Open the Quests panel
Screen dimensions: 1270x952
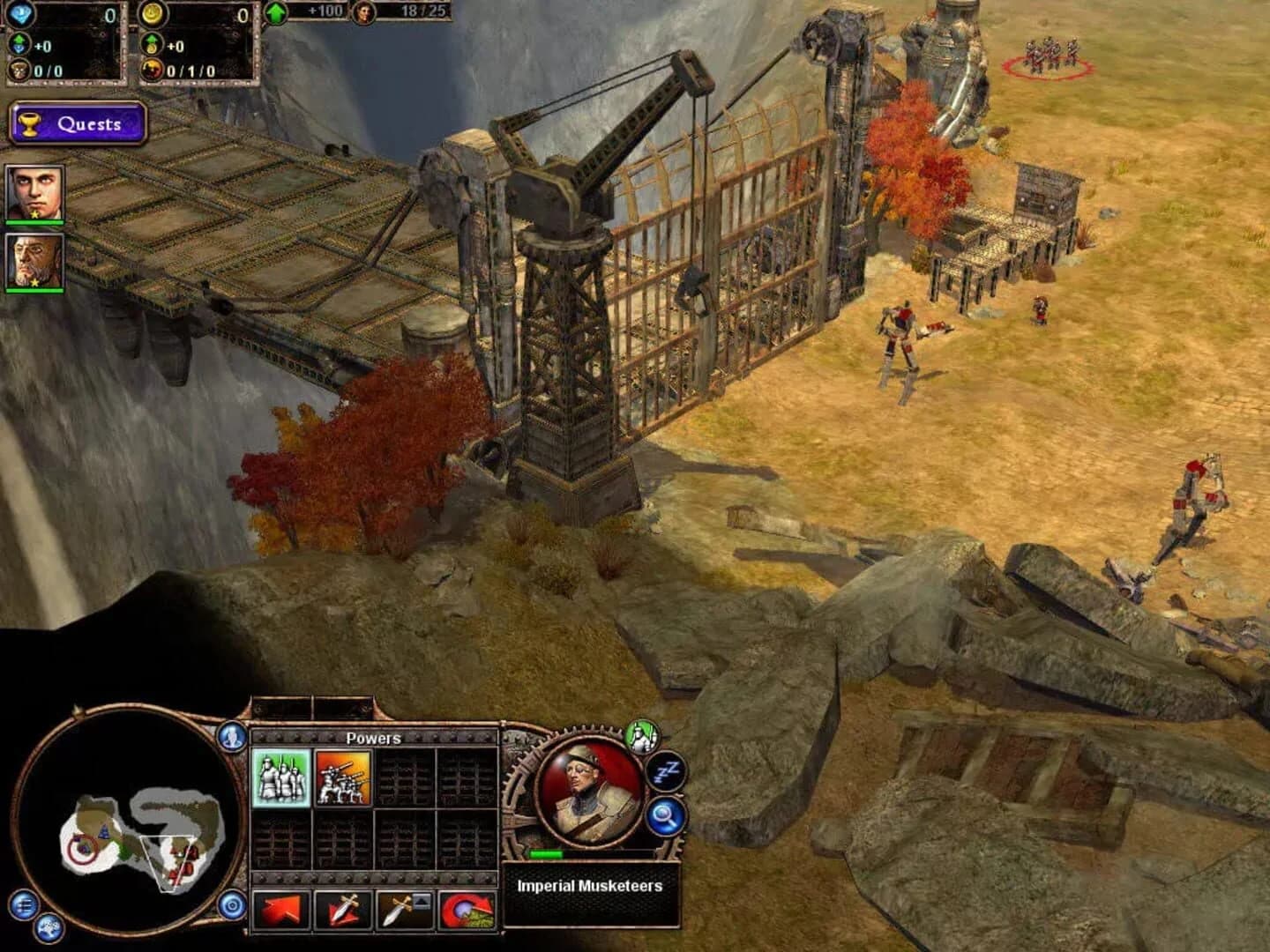[x=78, y=123]
